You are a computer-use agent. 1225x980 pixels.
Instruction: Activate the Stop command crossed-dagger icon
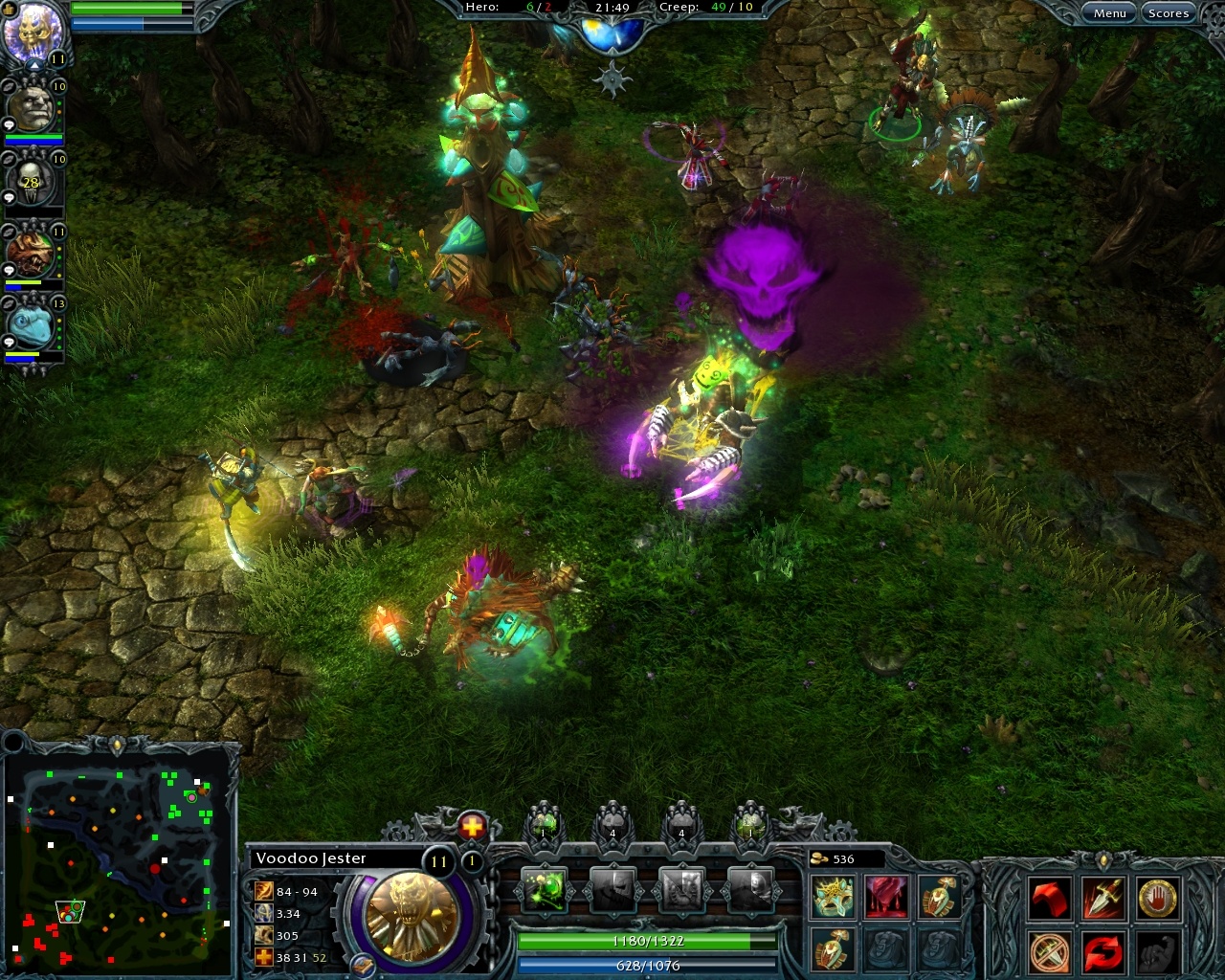(1050, 952)
